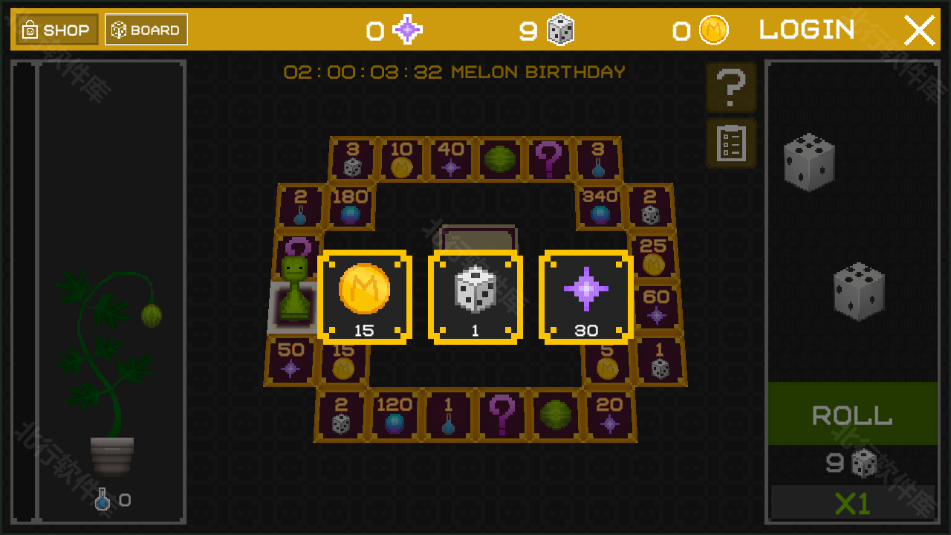The height and width of the screenshot is (535, 951).
Task: Choose the 15 gold coin reward card
Action: (x=364, y=296)
